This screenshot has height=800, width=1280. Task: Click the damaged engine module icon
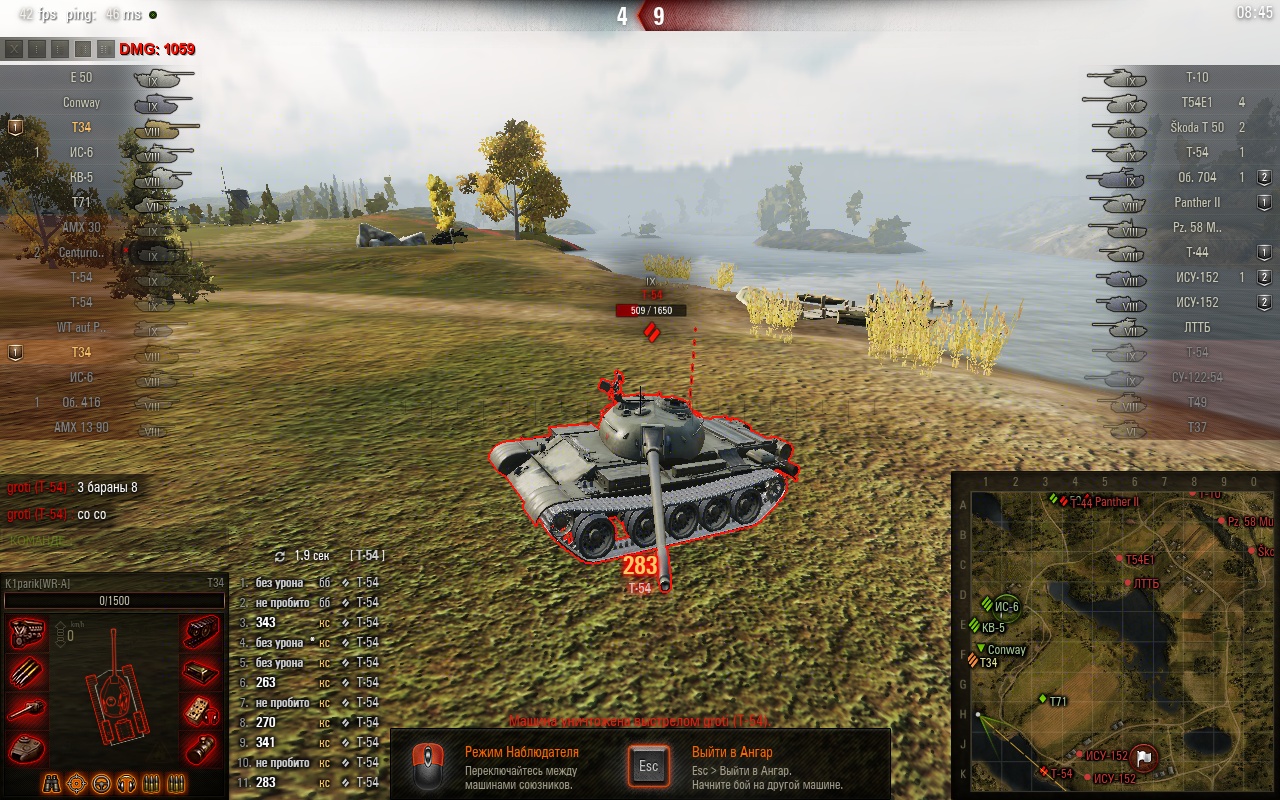(x=27, y=633)
